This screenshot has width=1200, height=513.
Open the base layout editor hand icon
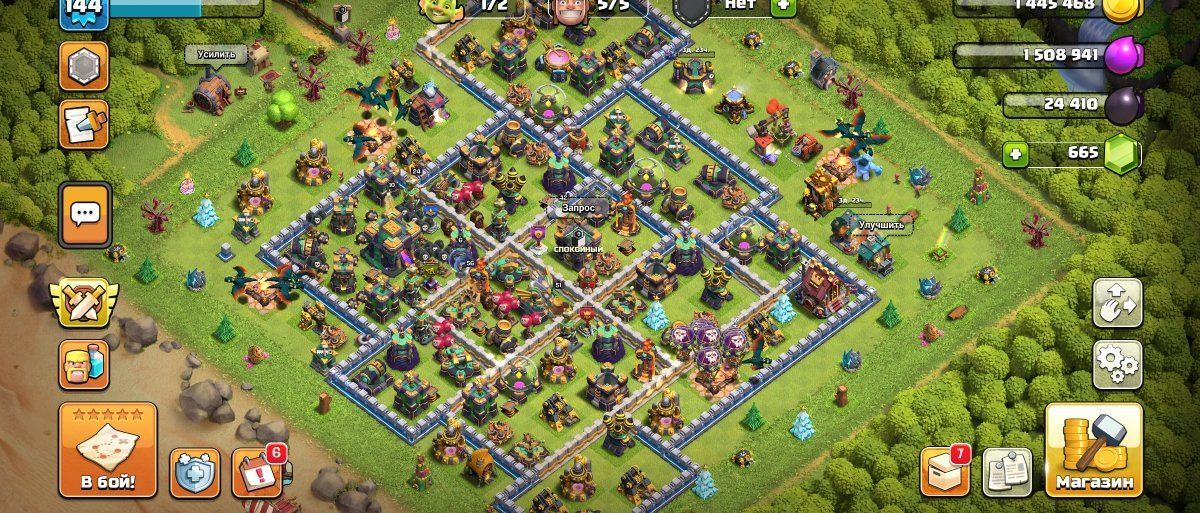(1117, 302)
